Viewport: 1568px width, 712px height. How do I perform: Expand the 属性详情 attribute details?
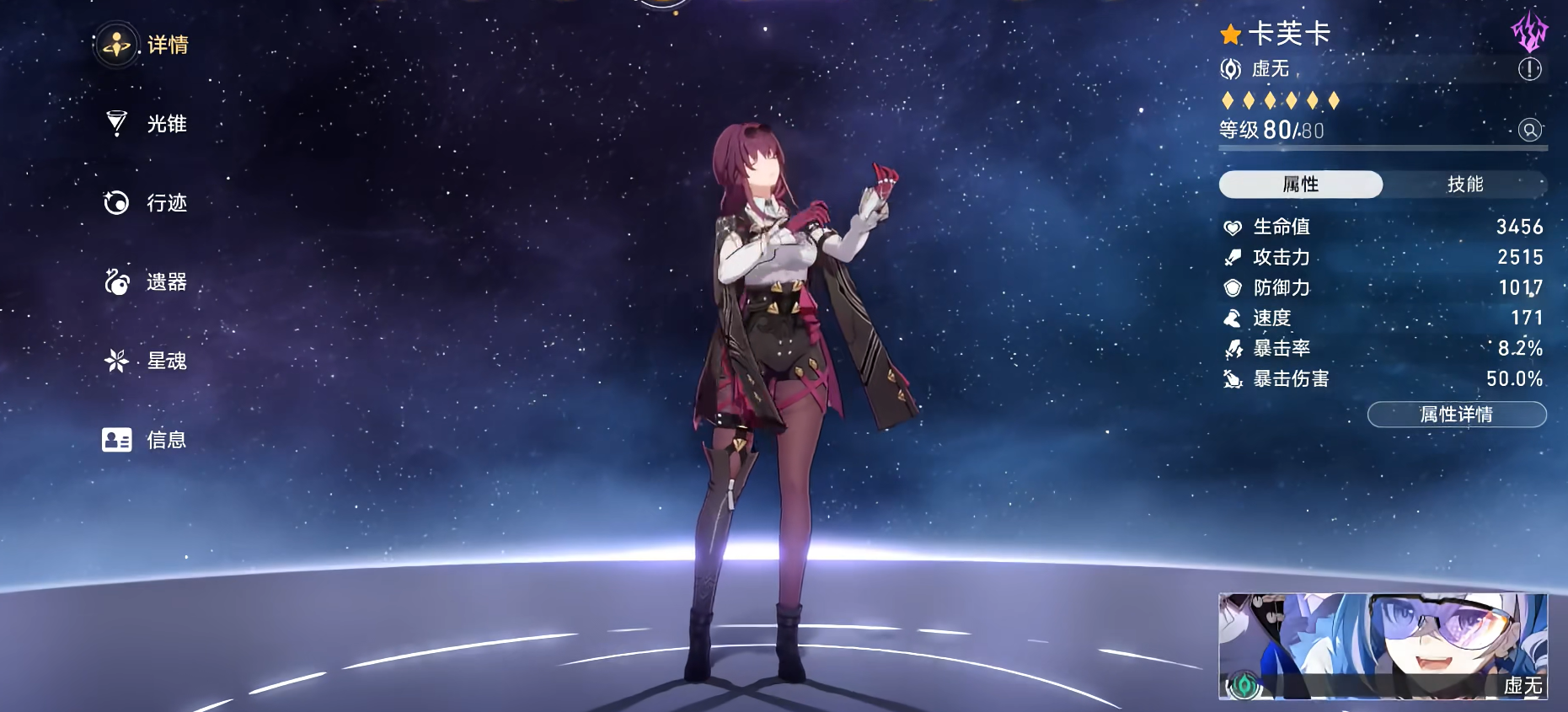coord(1457,414)
